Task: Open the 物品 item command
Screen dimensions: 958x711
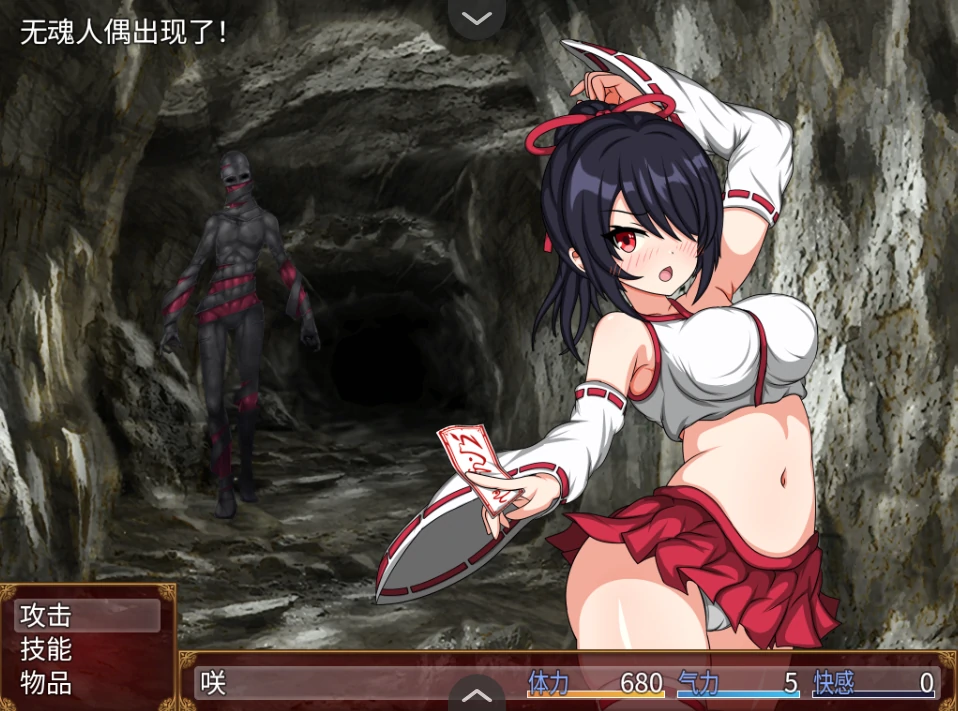Action: click(x=87, y=684)
